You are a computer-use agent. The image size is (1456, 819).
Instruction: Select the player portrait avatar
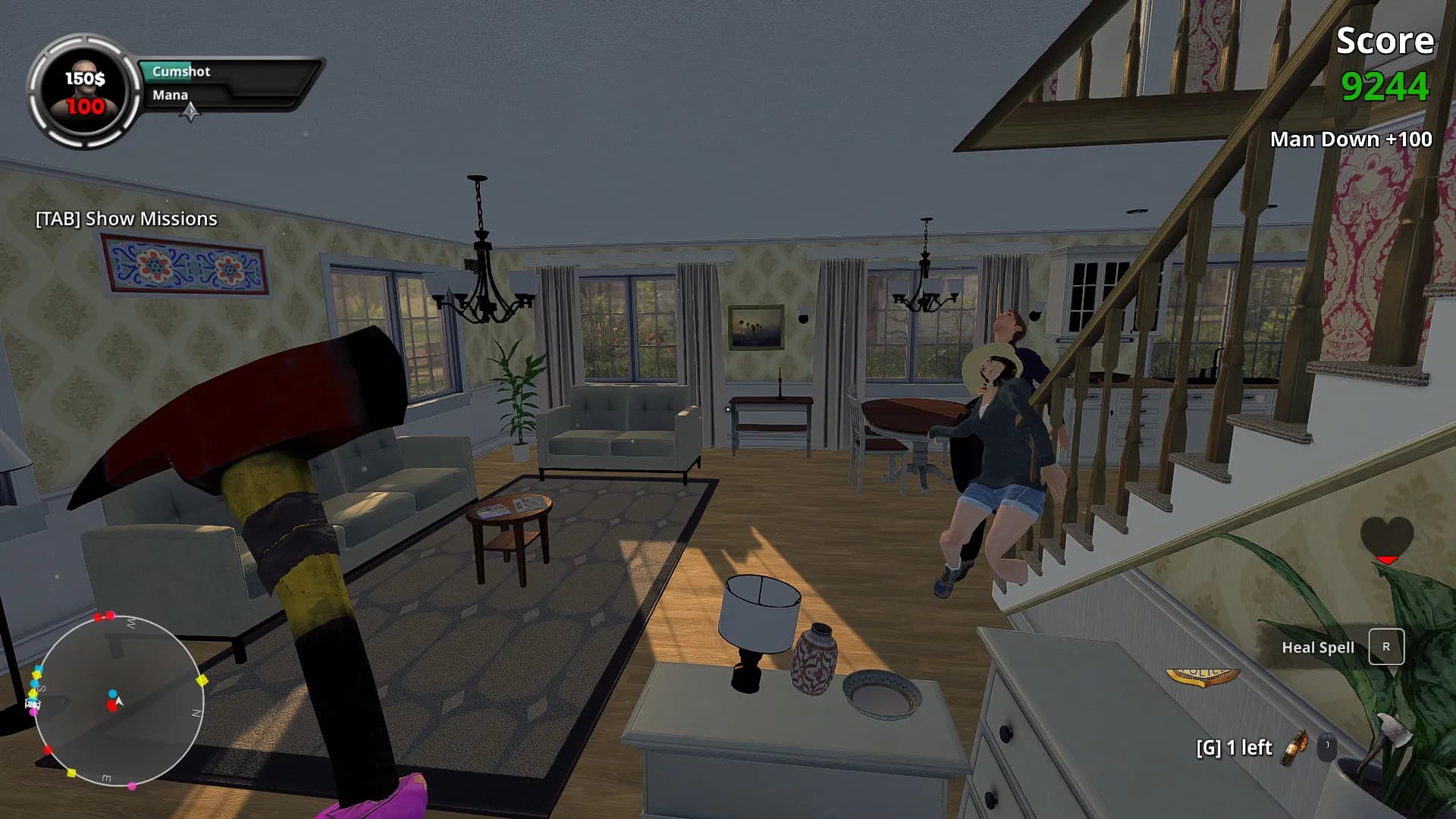click(86, 87)
